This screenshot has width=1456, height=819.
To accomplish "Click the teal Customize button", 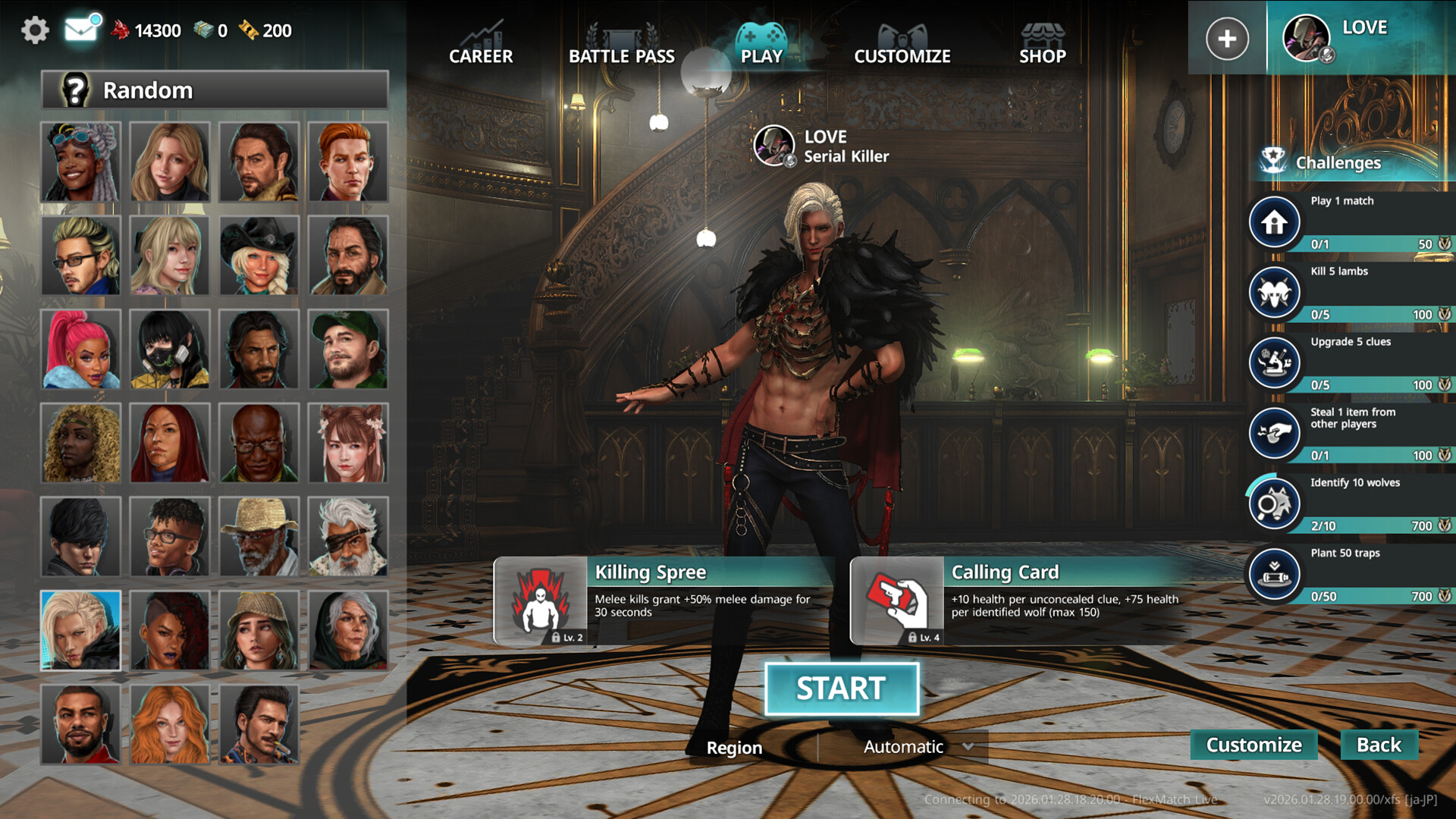I will click(x=1254, y=745).
